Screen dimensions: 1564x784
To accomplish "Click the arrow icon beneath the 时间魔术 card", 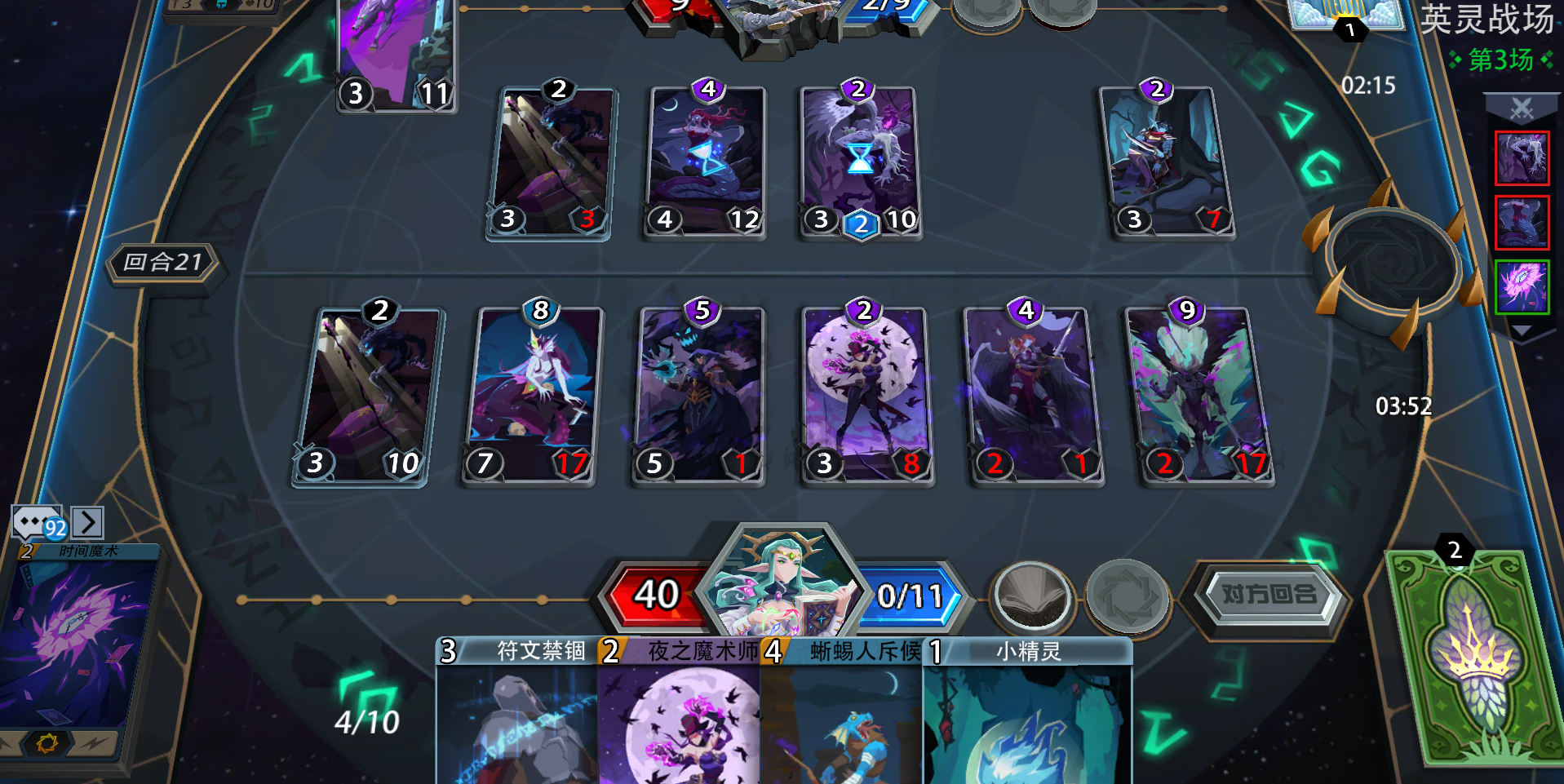I will click(10, 742).
